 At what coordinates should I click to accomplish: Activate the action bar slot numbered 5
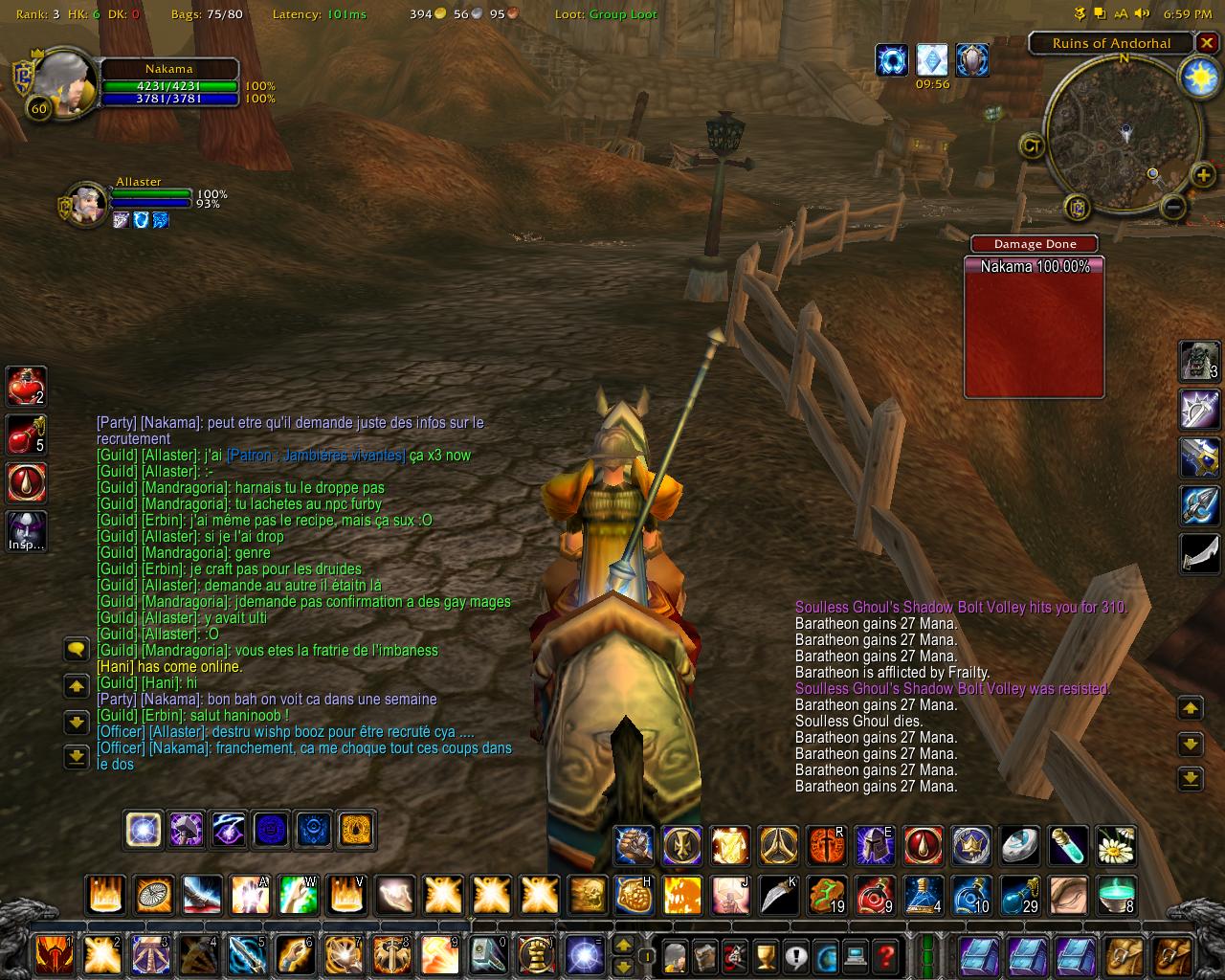246,955
